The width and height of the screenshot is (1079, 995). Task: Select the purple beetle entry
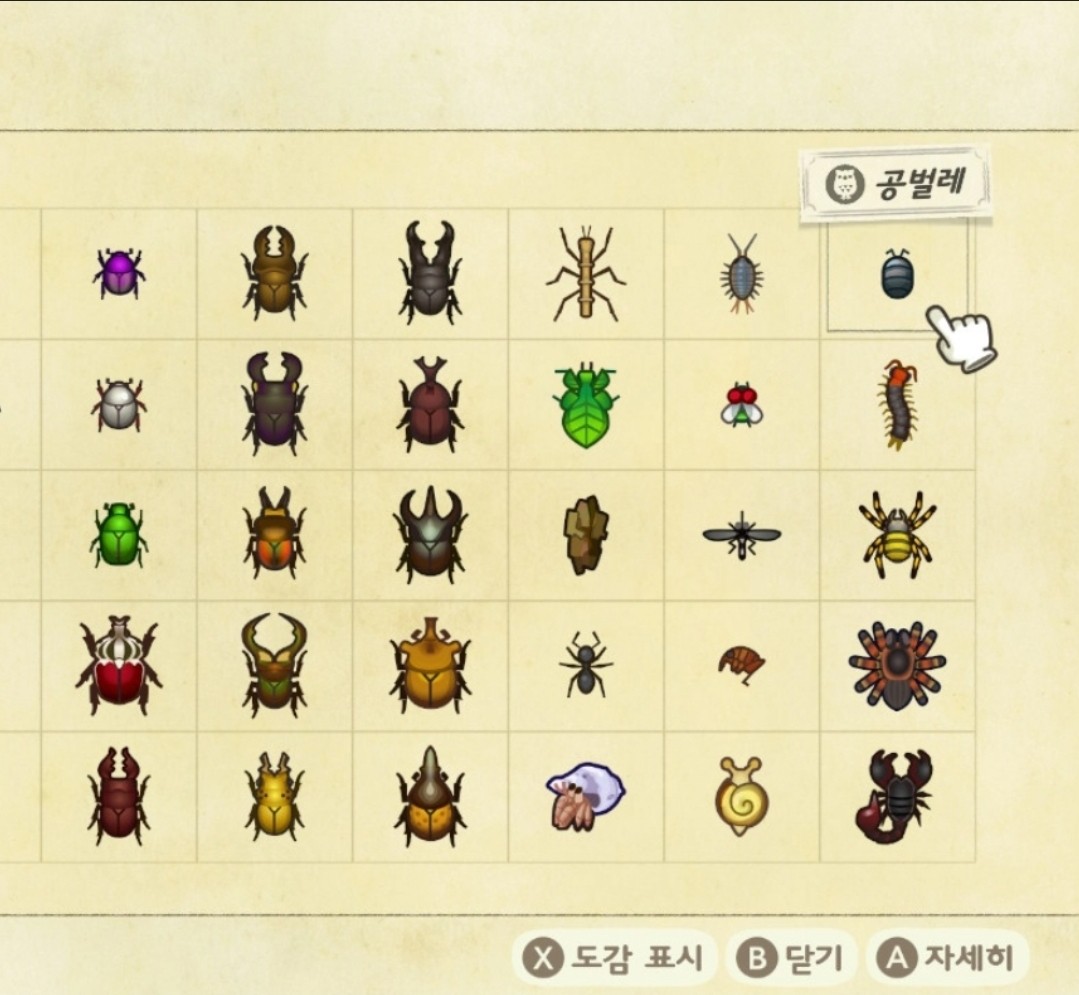pos(119,273)
